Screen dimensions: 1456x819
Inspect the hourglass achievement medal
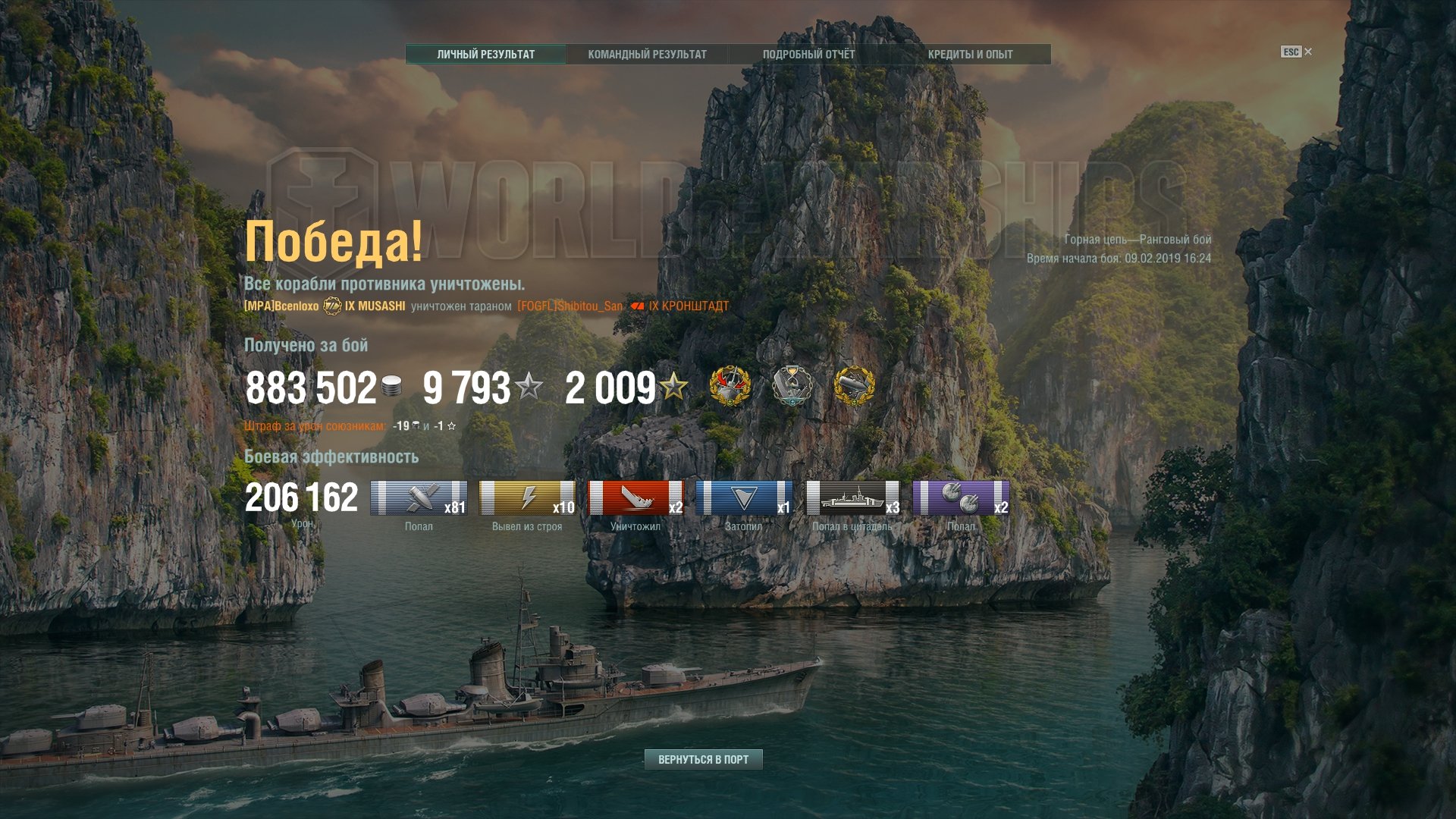click(x=792, y=386)
